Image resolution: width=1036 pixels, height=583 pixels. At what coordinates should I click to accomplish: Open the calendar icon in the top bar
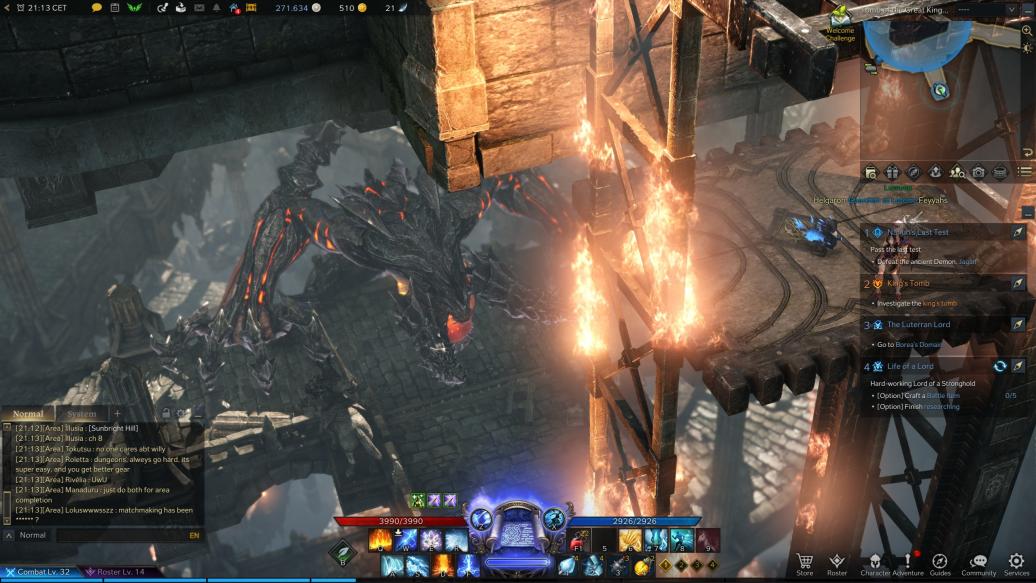(115, 8)
